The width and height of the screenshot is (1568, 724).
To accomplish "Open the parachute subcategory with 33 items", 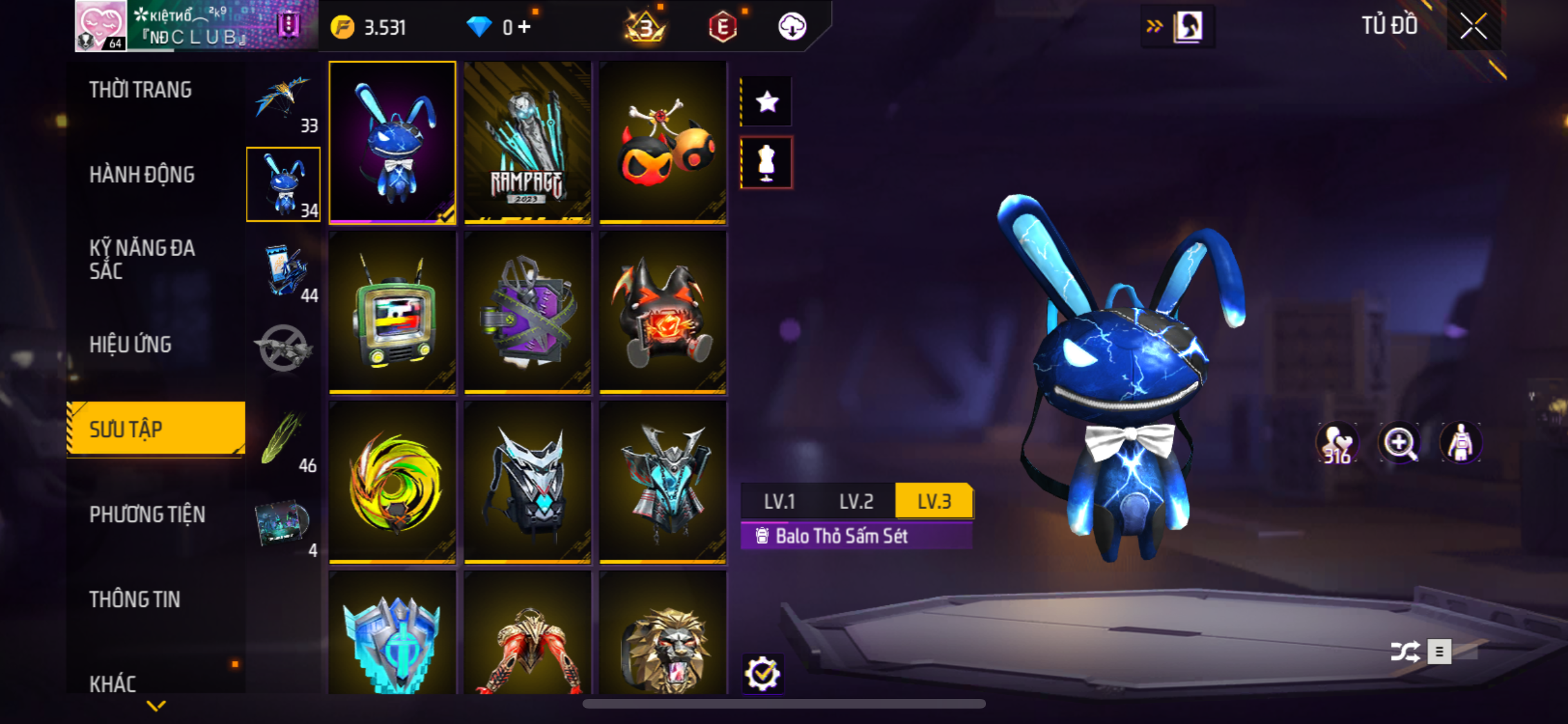I will [284, 102].
